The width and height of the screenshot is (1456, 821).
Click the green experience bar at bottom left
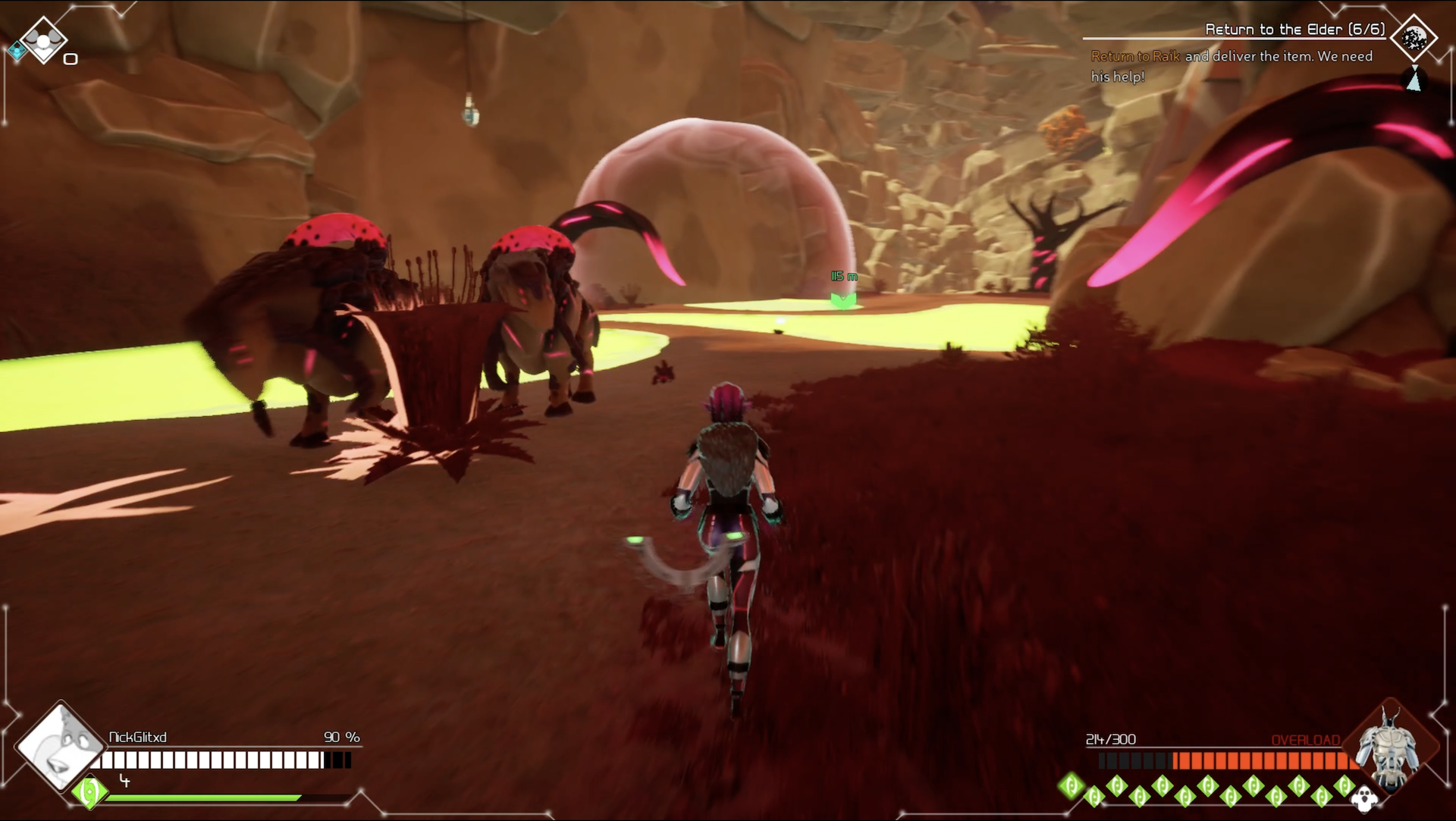coord(201,797)
